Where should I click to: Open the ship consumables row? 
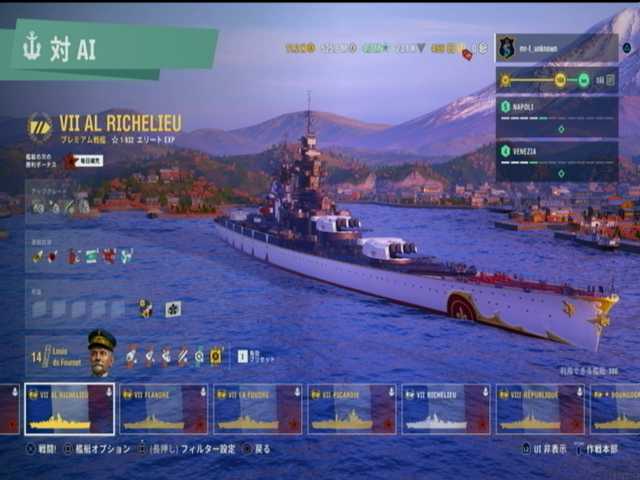tap(82, 256)
